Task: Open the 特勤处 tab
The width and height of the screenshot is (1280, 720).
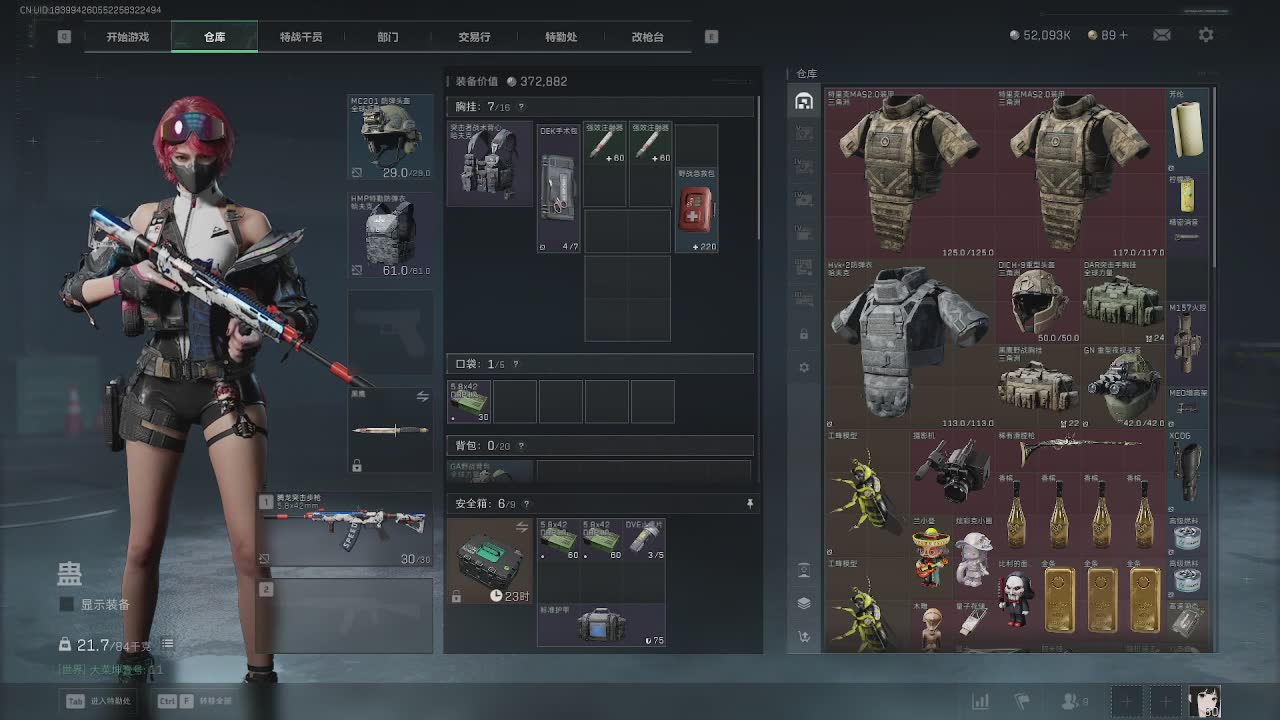Action: (561, 37)
